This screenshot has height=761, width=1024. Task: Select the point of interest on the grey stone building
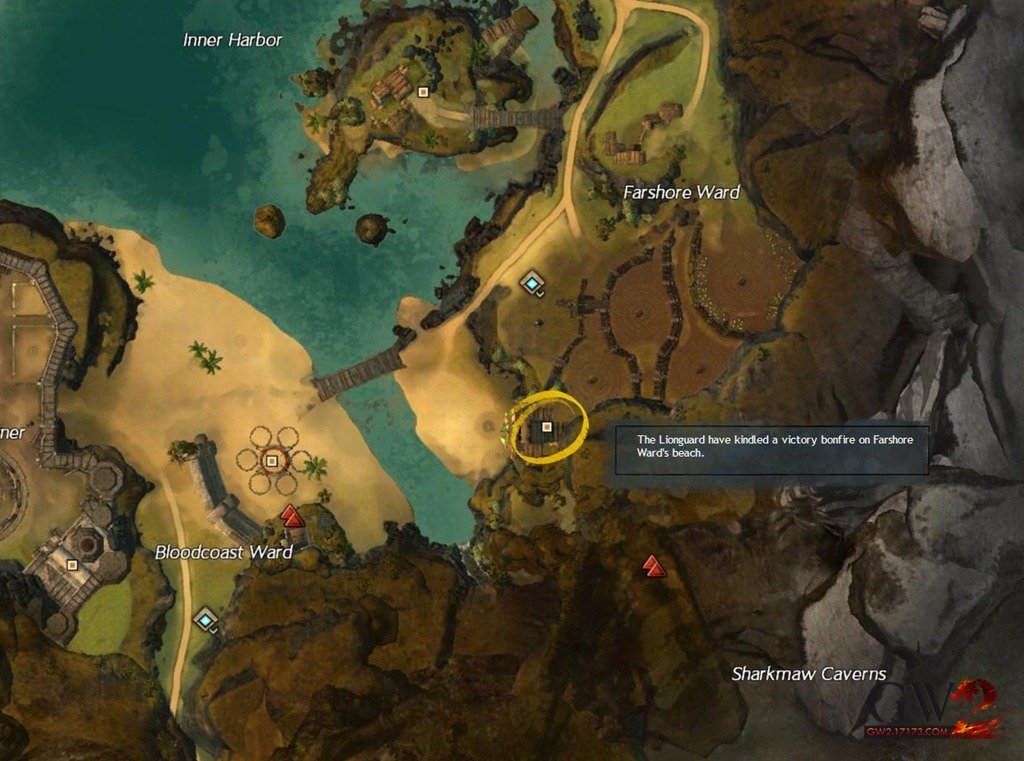point(72,564)
